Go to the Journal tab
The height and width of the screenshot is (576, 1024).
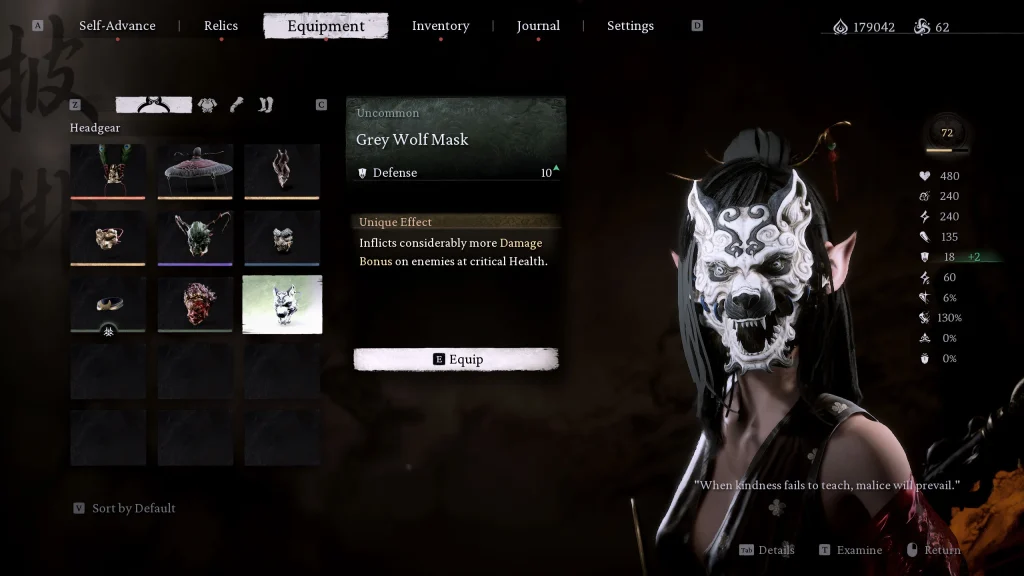[538, 26]
